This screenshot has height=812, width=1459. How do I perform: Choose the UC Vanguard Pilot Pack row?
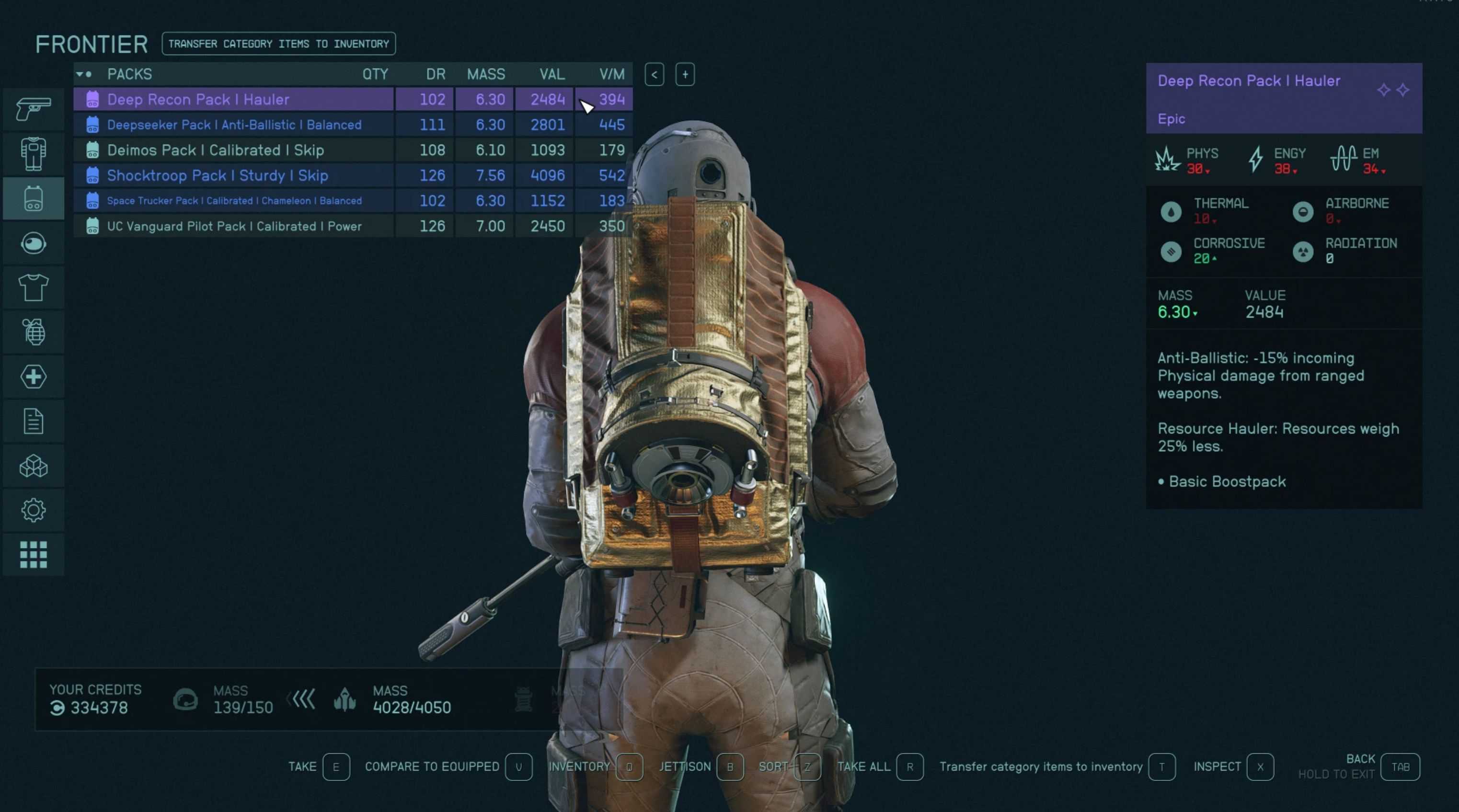click(233, 227)
